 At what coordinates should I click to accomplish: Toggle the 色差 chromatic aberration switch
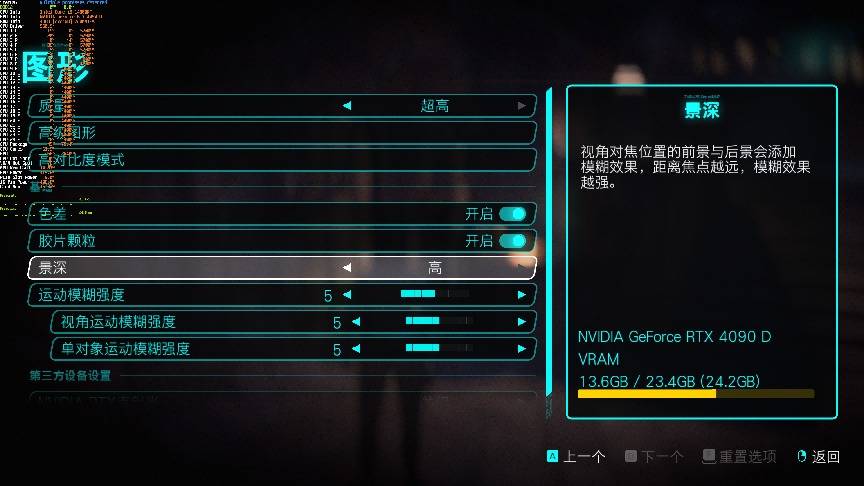(512, 213)
